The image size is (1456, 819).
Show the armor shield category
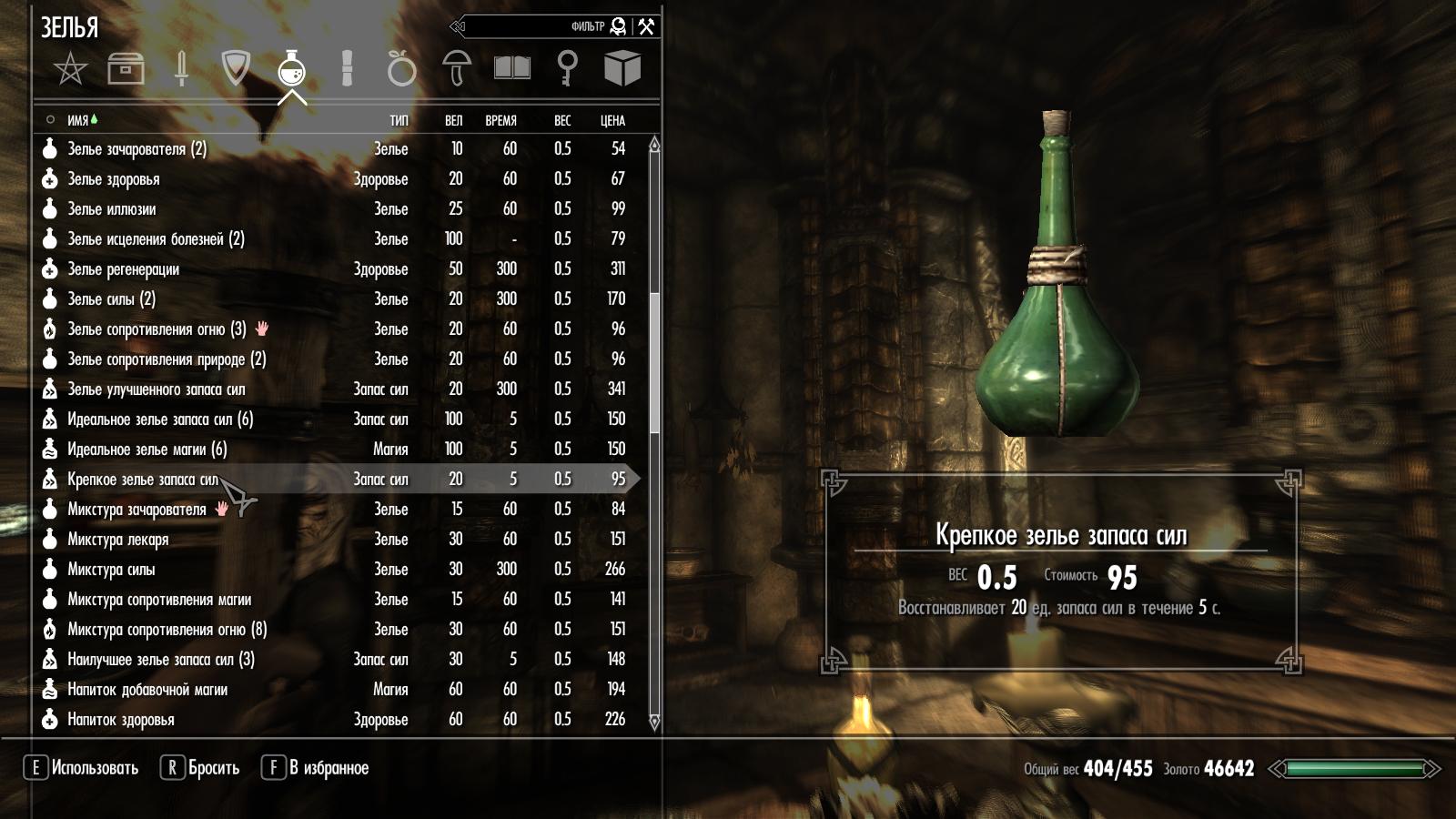(236, 68)
